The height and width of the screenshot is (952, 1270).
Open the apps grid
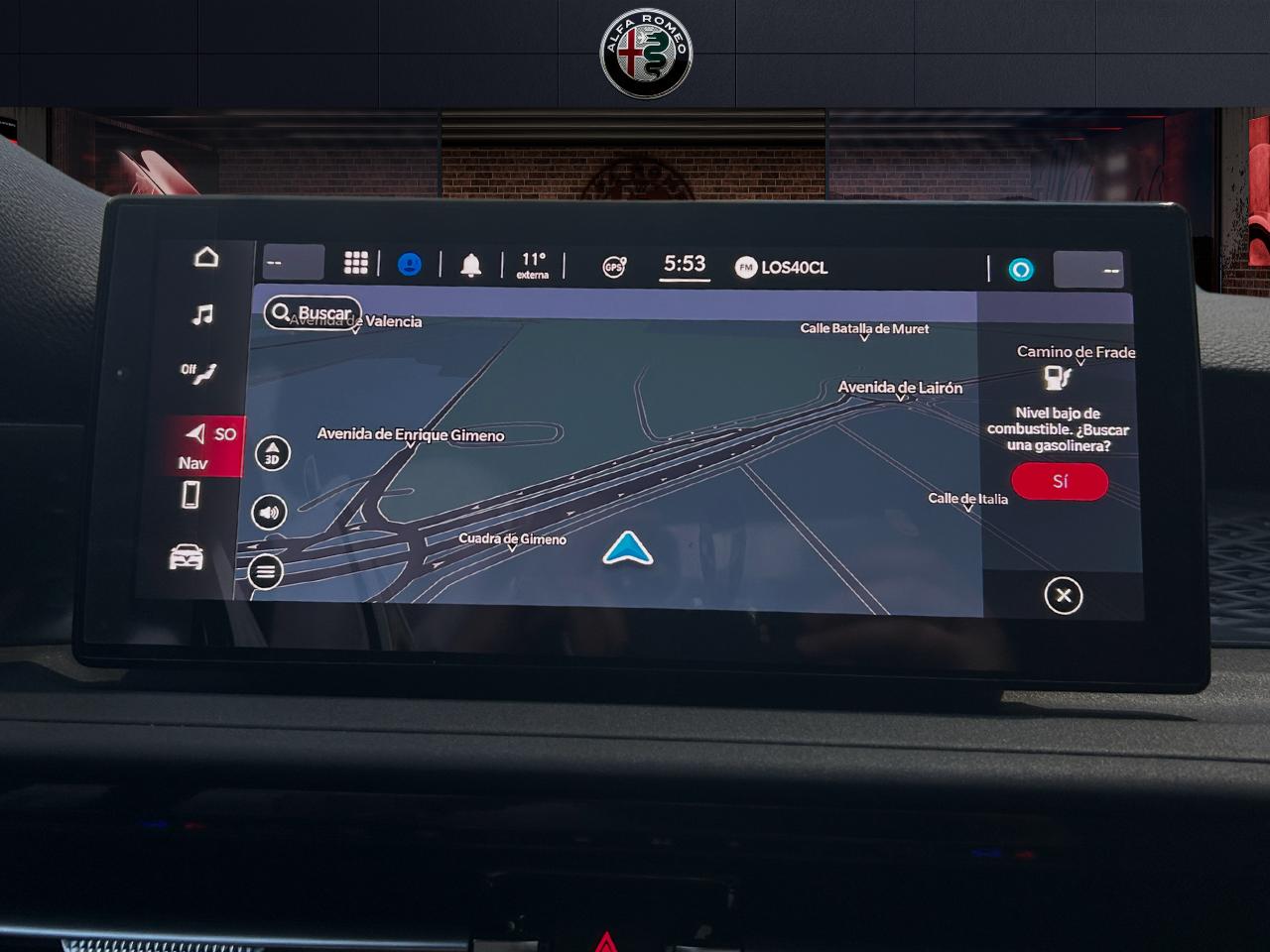click(x=355, y=263)
